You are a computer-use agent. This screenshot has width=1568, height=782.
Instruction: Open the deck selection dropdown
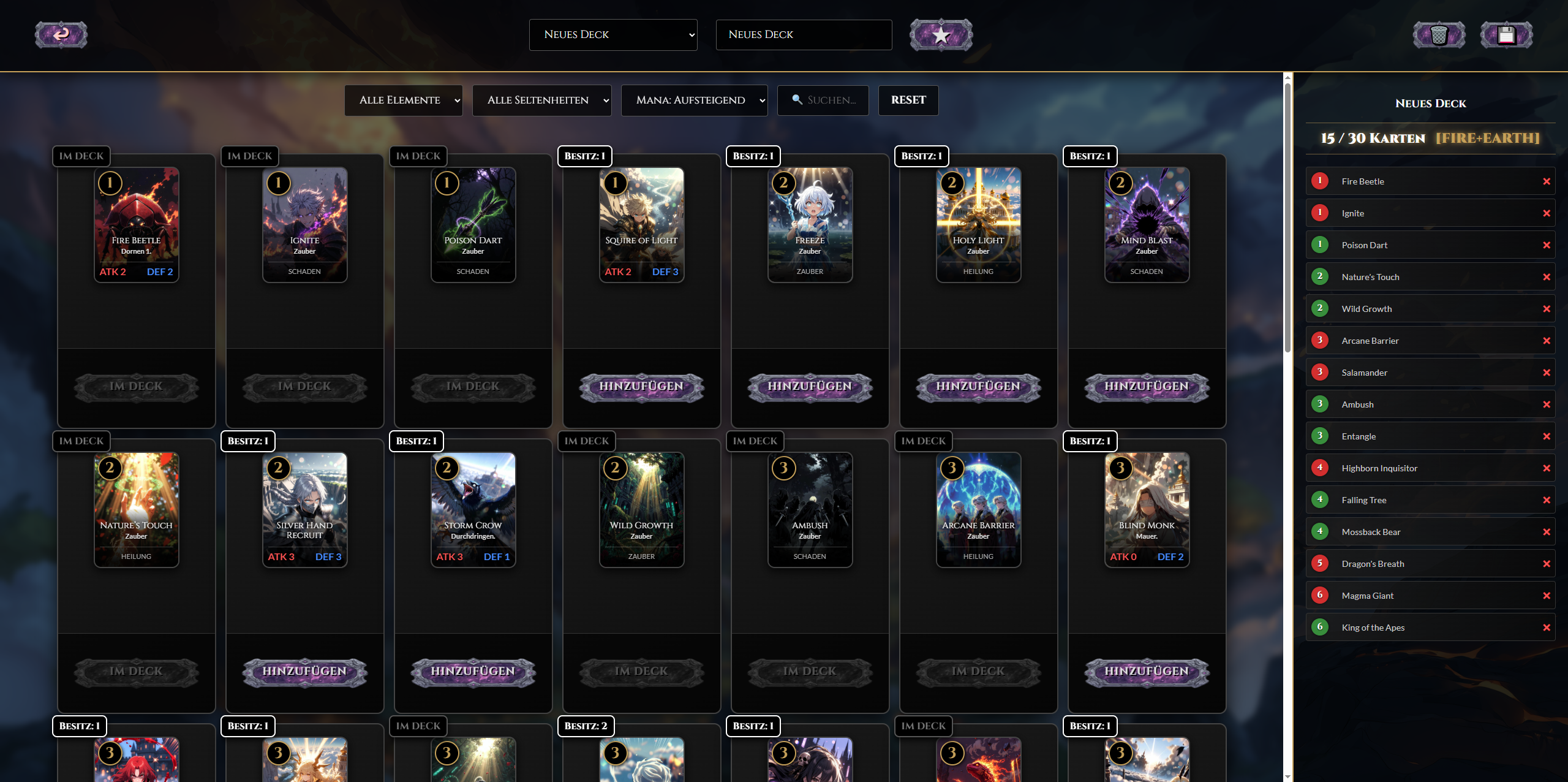[x=613, y=34]
